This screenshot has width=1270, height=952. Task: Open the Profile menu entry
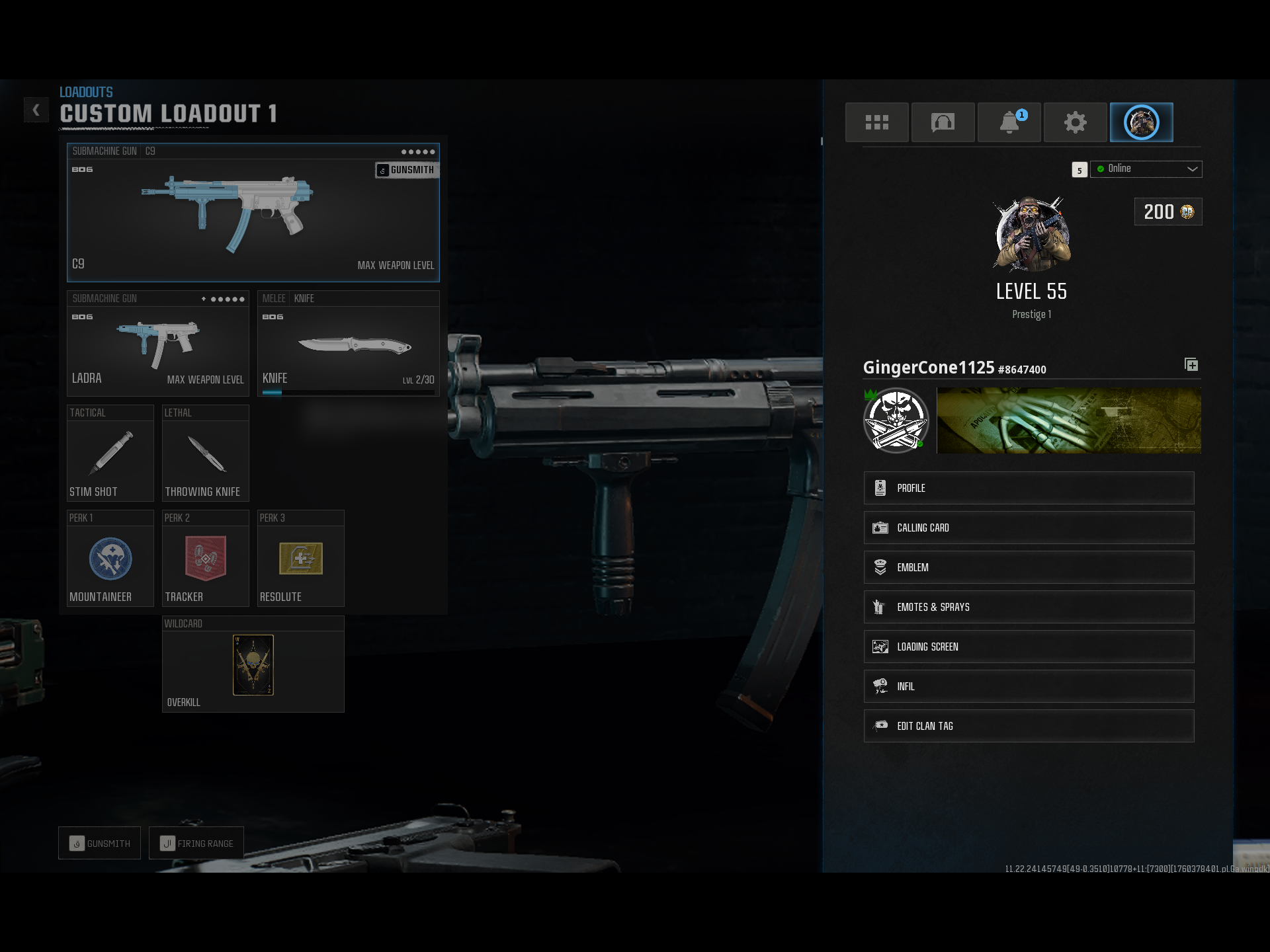tap(1029, 488)
